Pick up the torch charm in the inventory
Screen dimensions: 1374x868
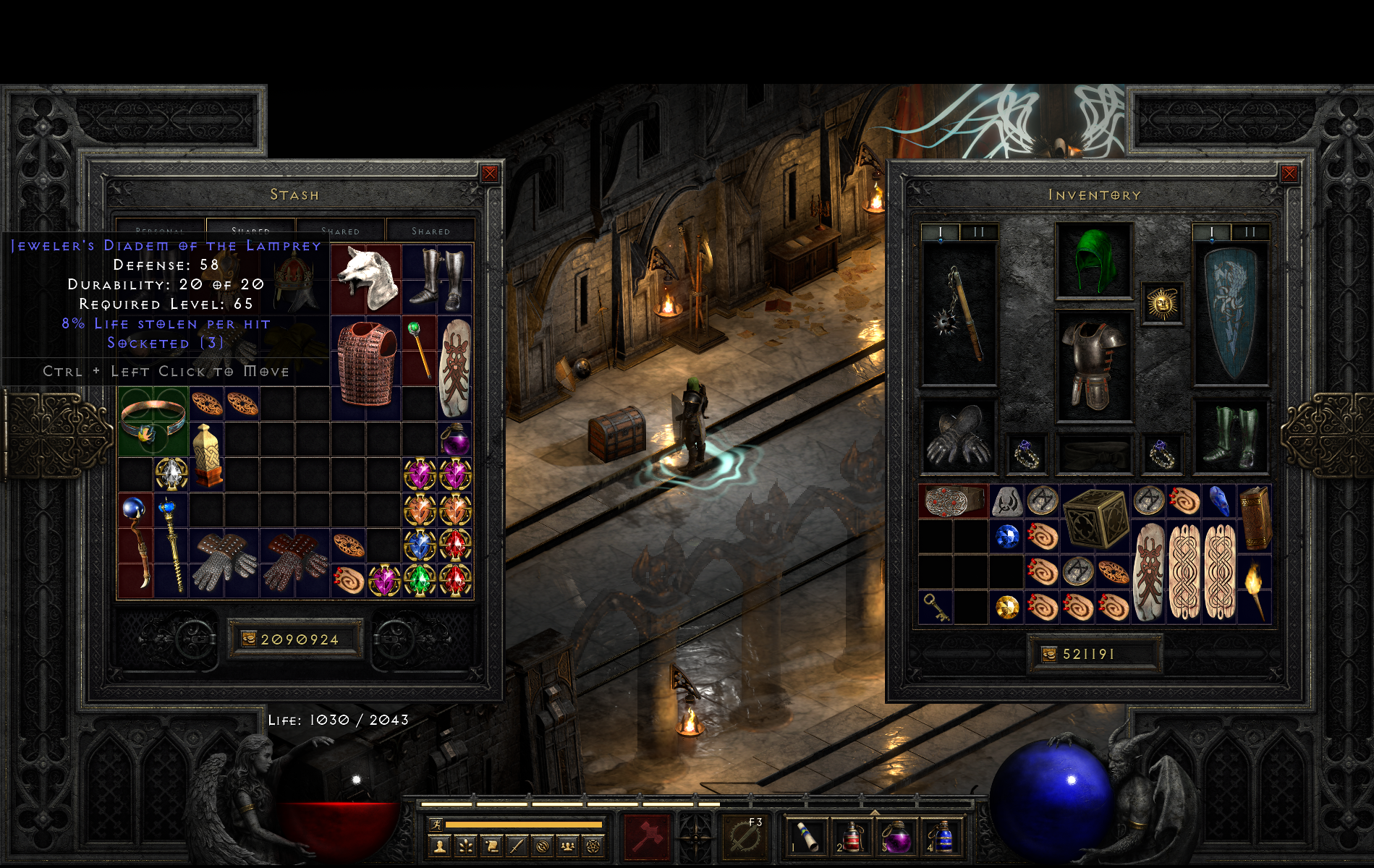click(1254, 589)
